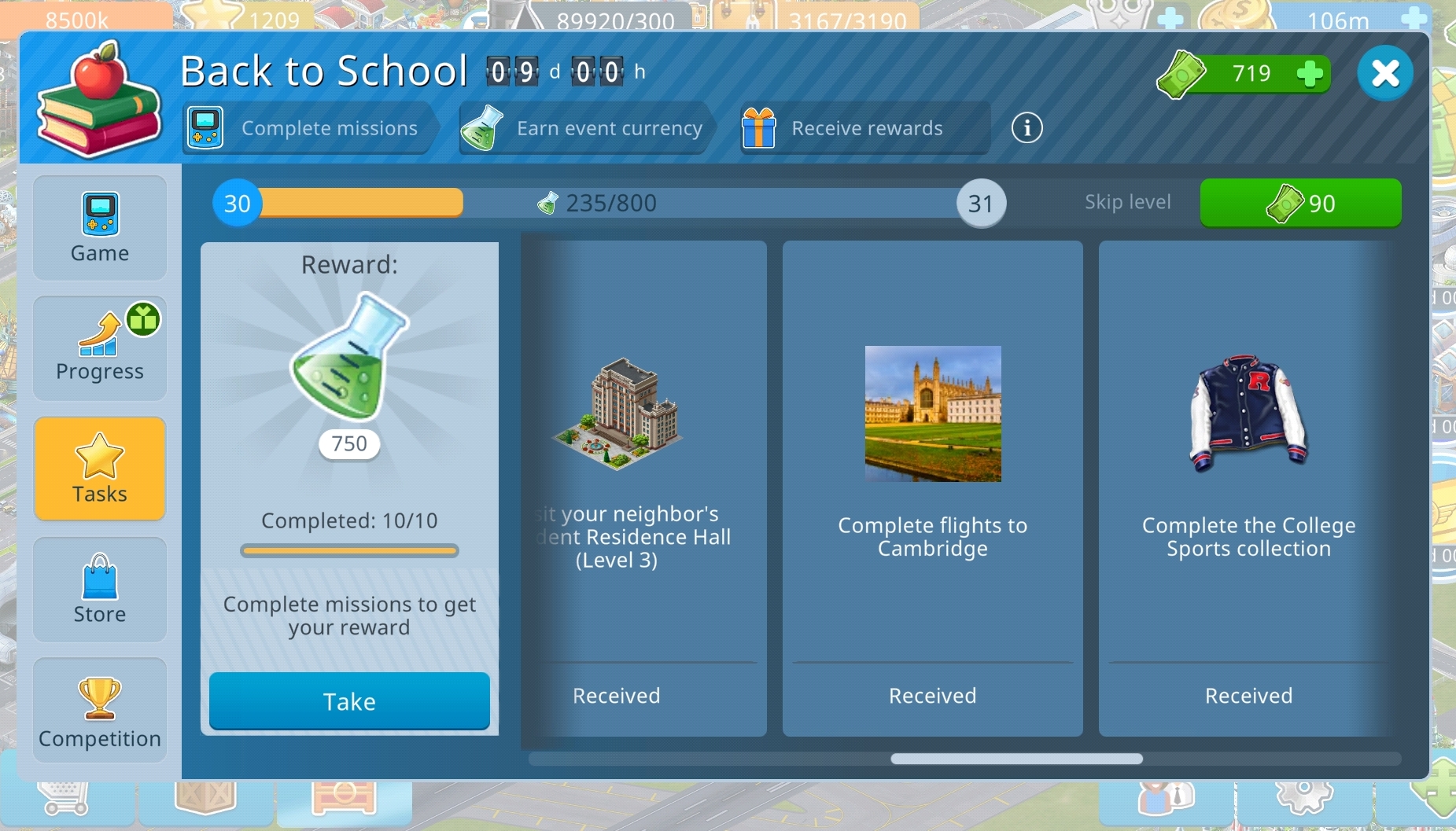Click the Receive rewards step
The height and width of the screenshot is (831, 1456).
864,128
